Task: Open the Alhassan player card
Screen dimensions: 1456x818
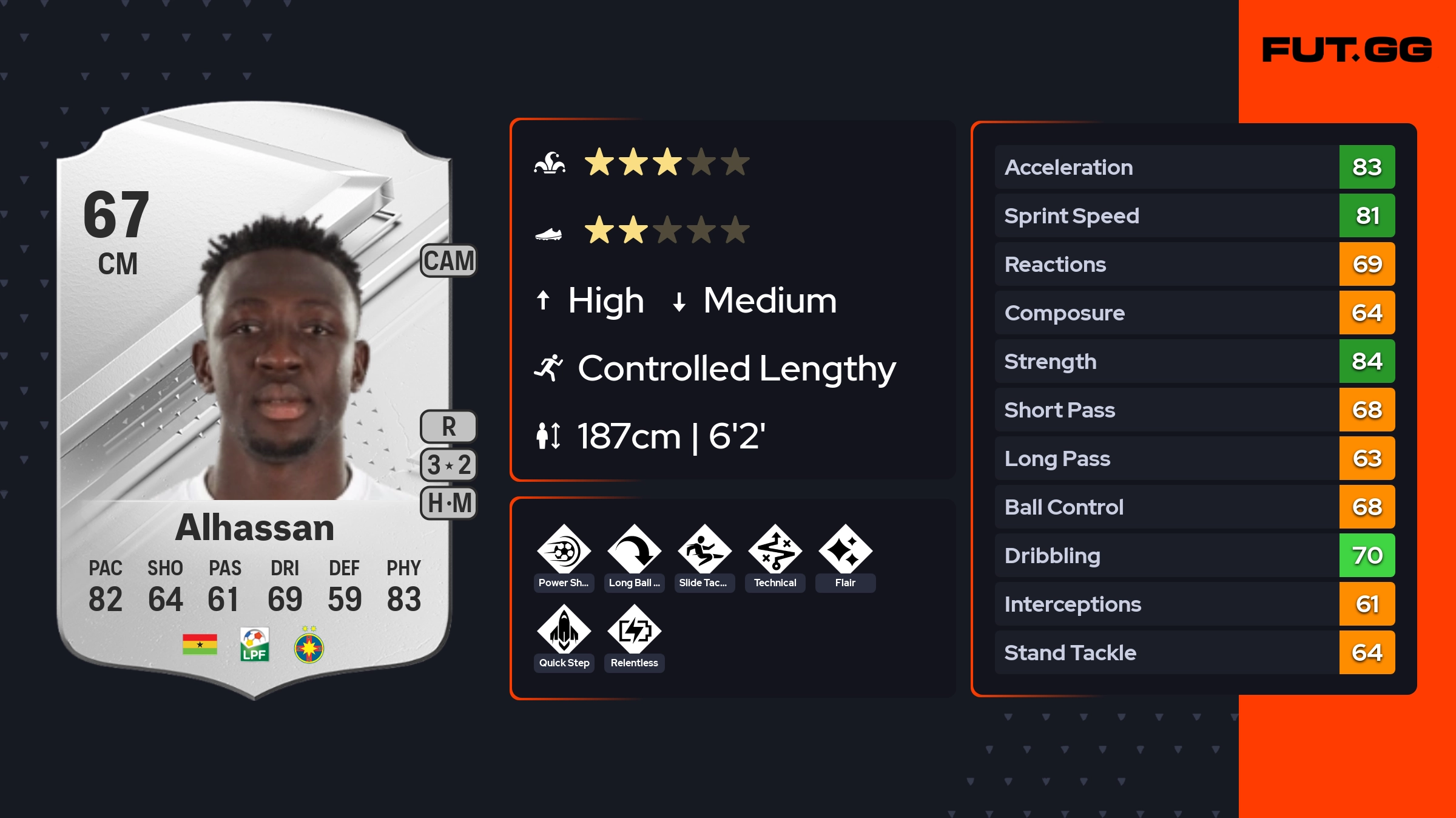Action: click(254, 401)
